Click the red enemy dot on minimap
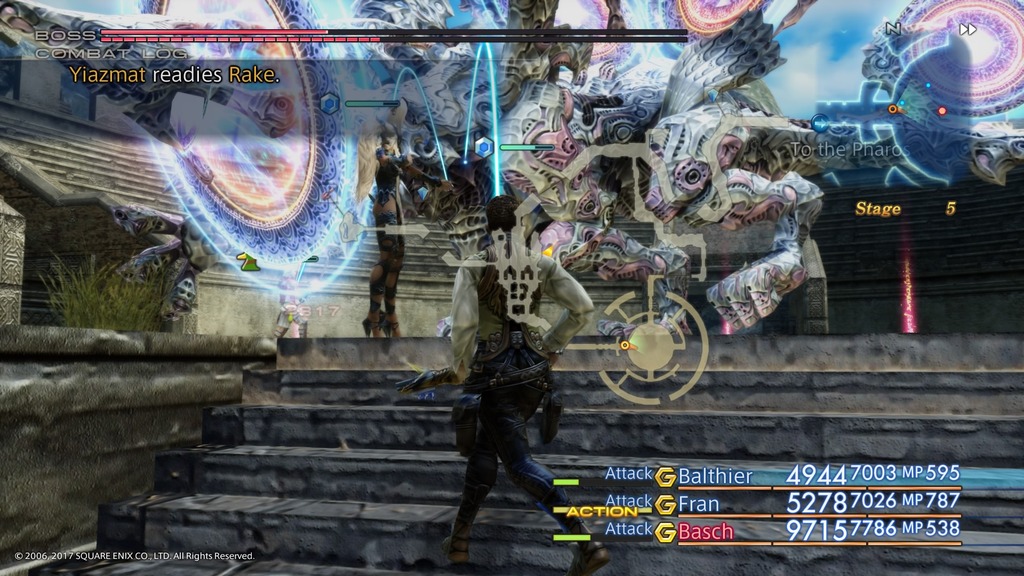This screenshot has height=576, width=1024. click(941, 110)
